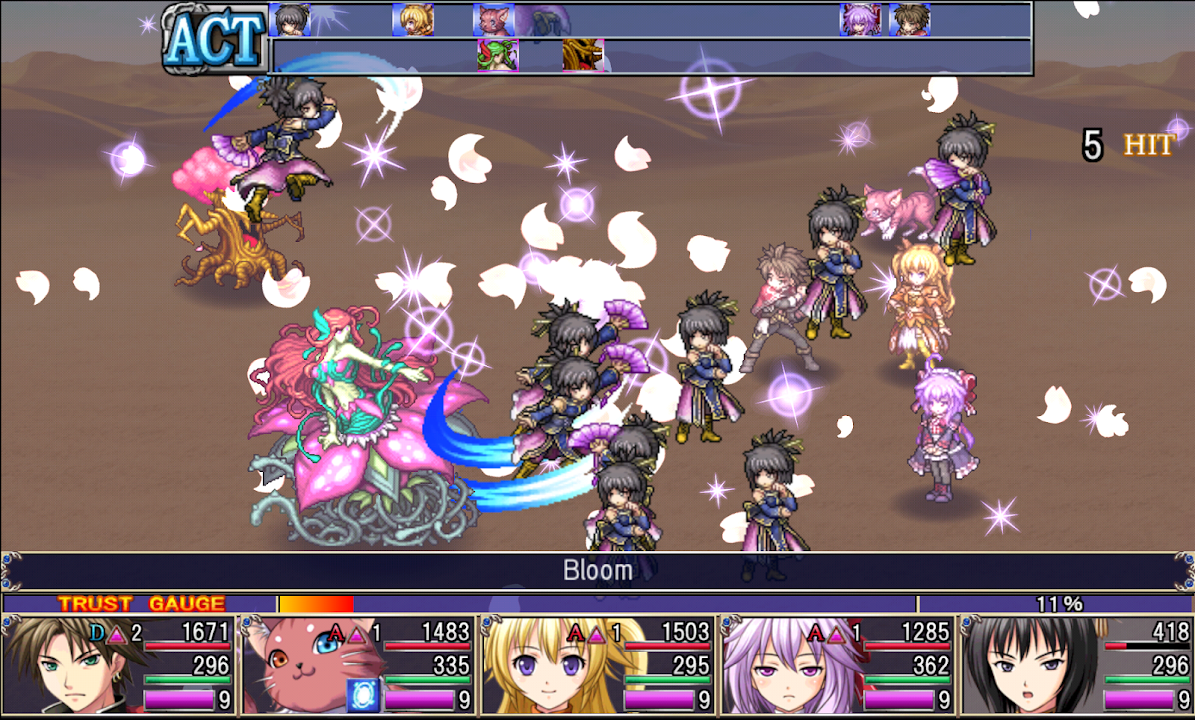Click the black-haired girl's turn order icon
Viewport: 1195px width, 720px height.
click(x=290, y=19)
